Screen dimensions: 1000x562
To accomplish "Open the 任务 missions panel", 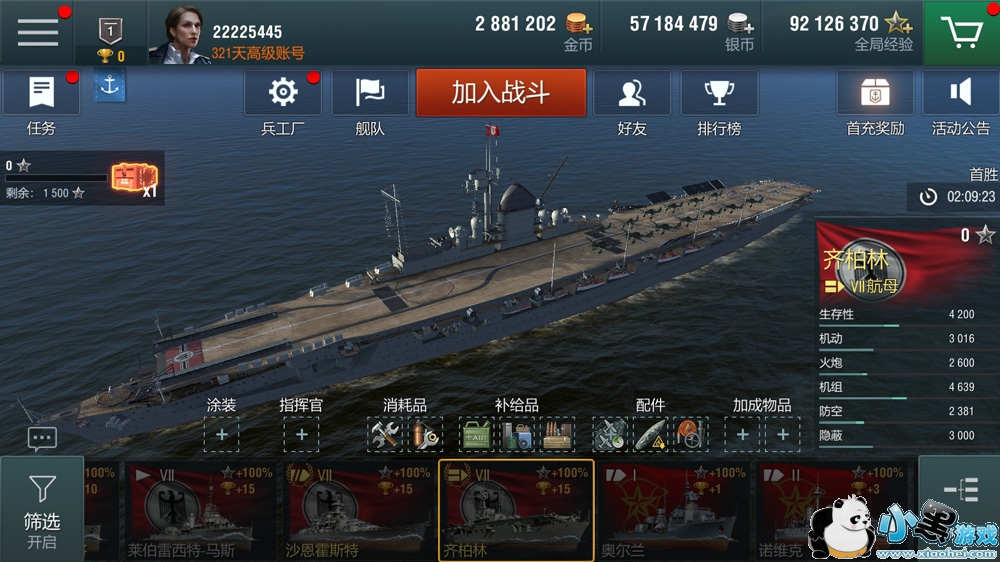I will tap(41, 94).
